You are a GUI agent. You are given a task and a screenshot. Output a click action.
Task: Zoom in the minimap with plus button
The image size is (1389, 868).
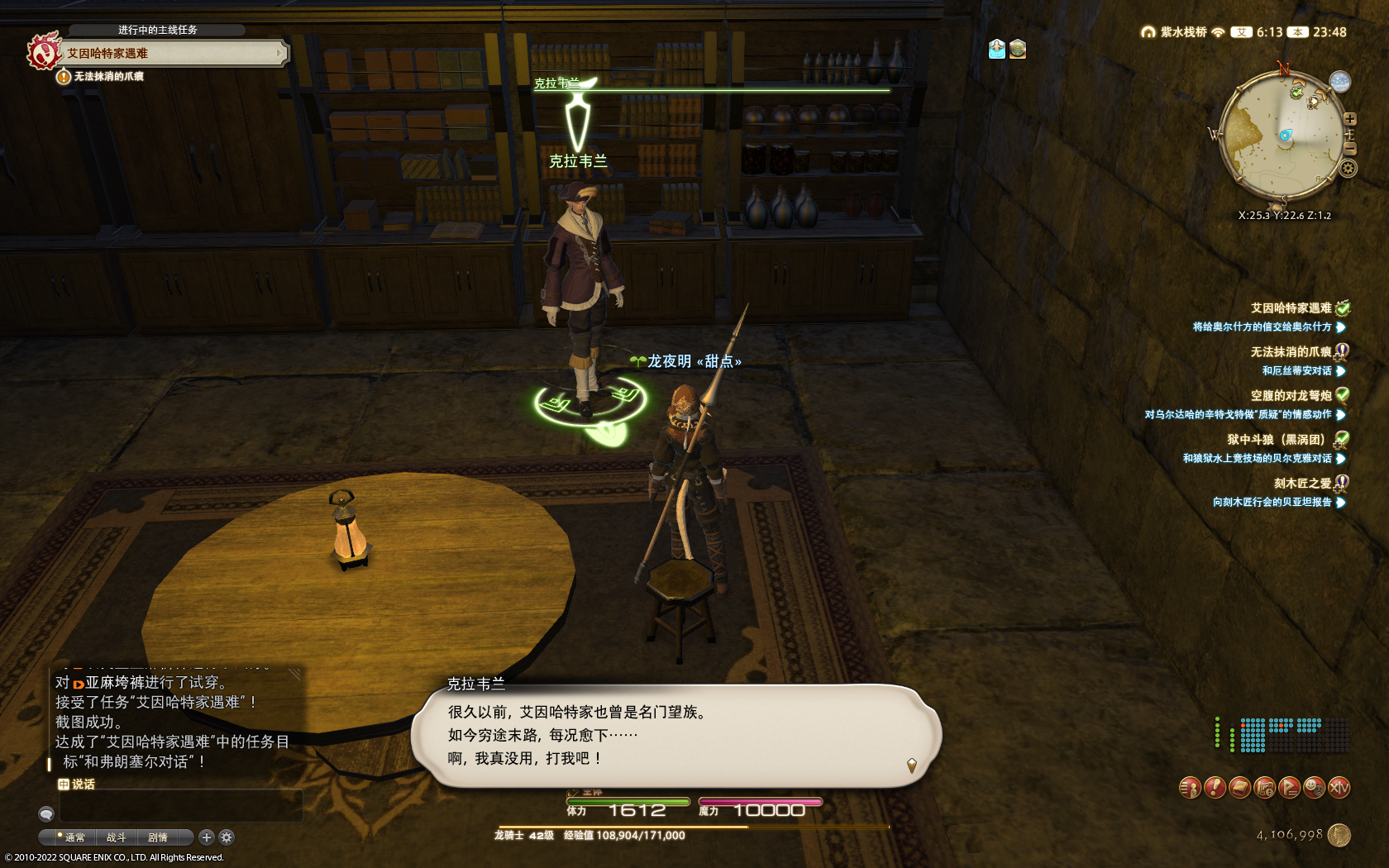1349,119
